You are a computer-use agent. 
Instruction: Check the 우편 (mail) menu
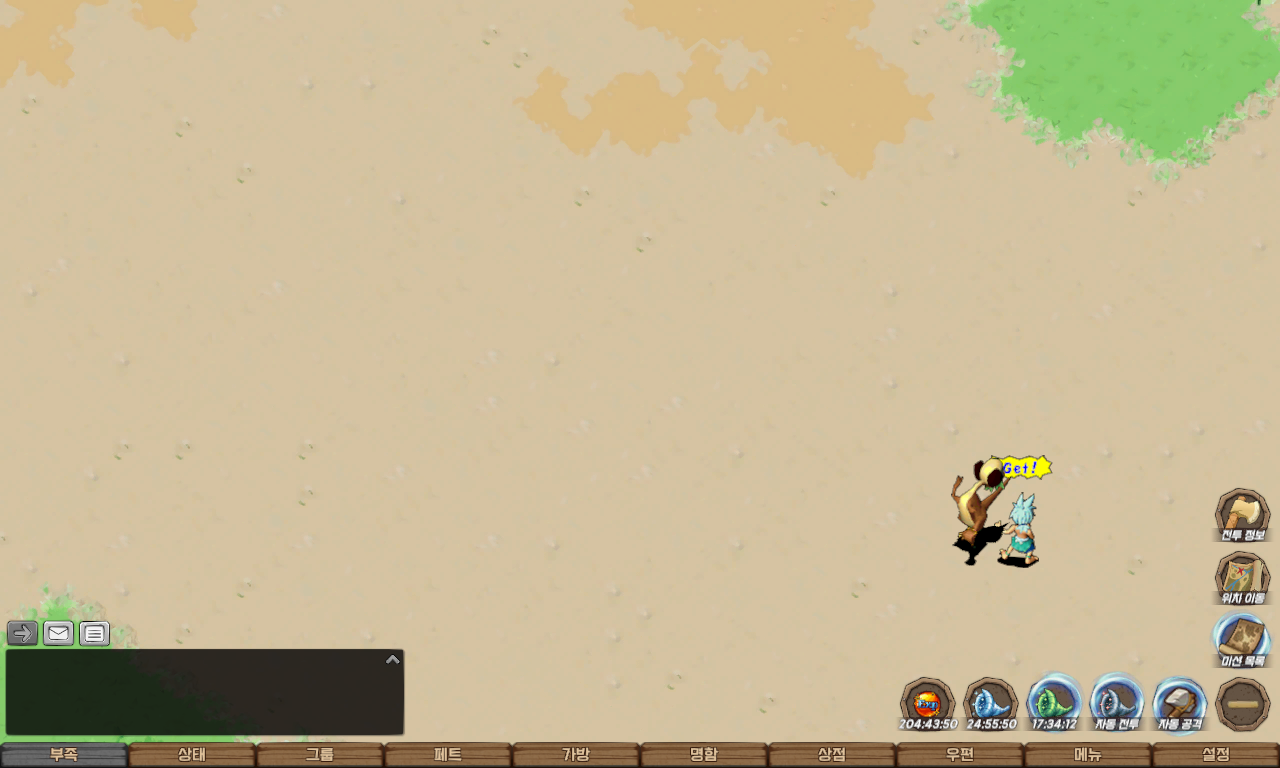click(960, 755)
